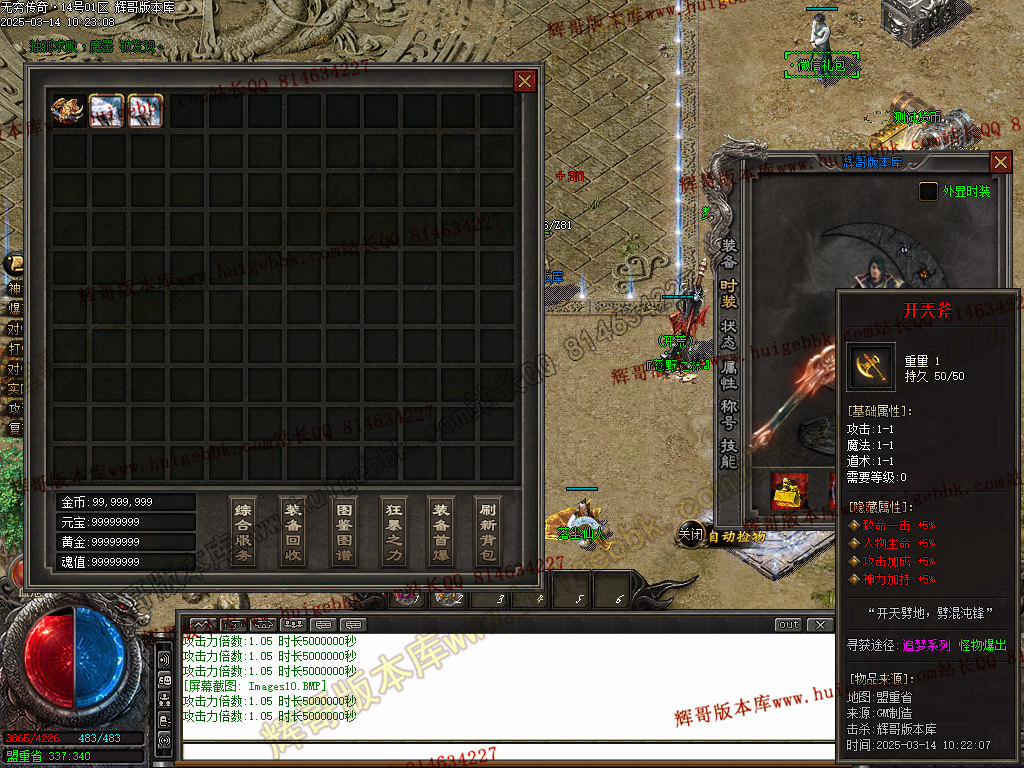Click the 刷新背包 refresh bag button
The width and height of the screenshot is (1024, 768).
tap(487, 531)
